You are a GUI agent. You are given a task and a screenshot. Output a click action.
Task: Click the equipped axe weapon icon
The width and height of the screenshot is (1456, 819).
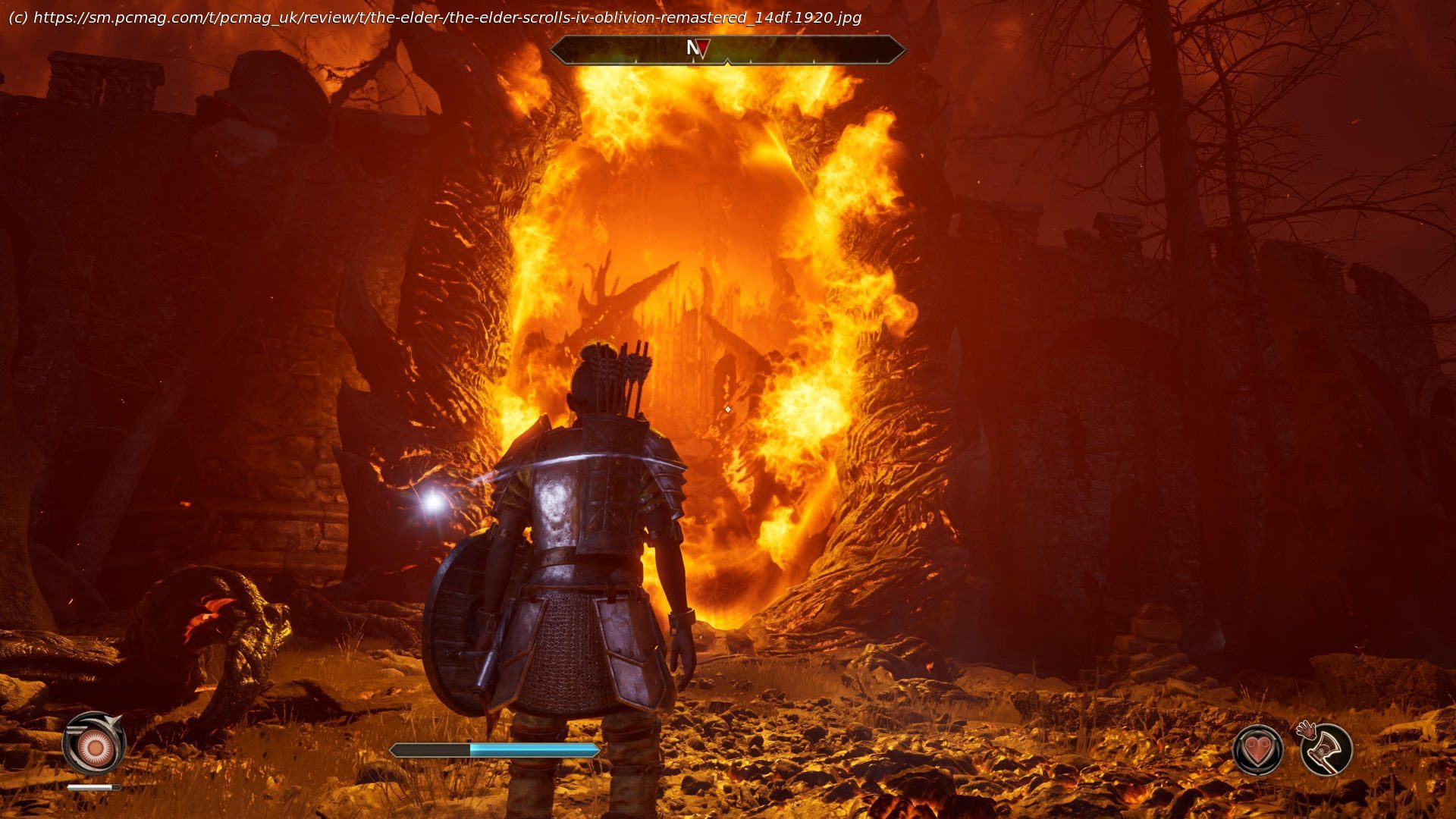pos(1326,749)
